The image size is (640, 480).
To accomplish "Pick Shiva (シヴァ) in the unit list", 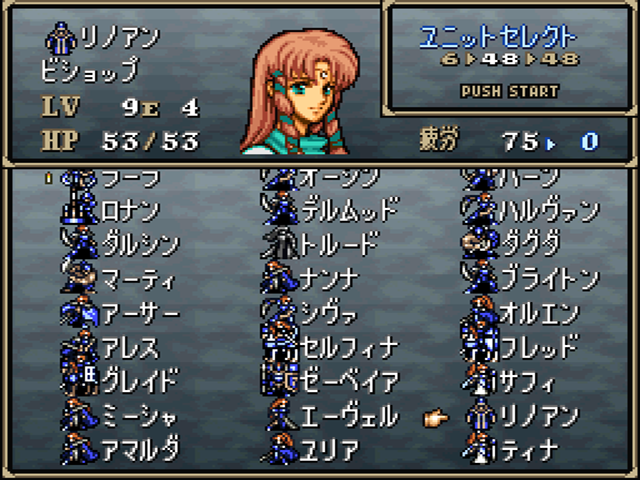I will 328,313.
